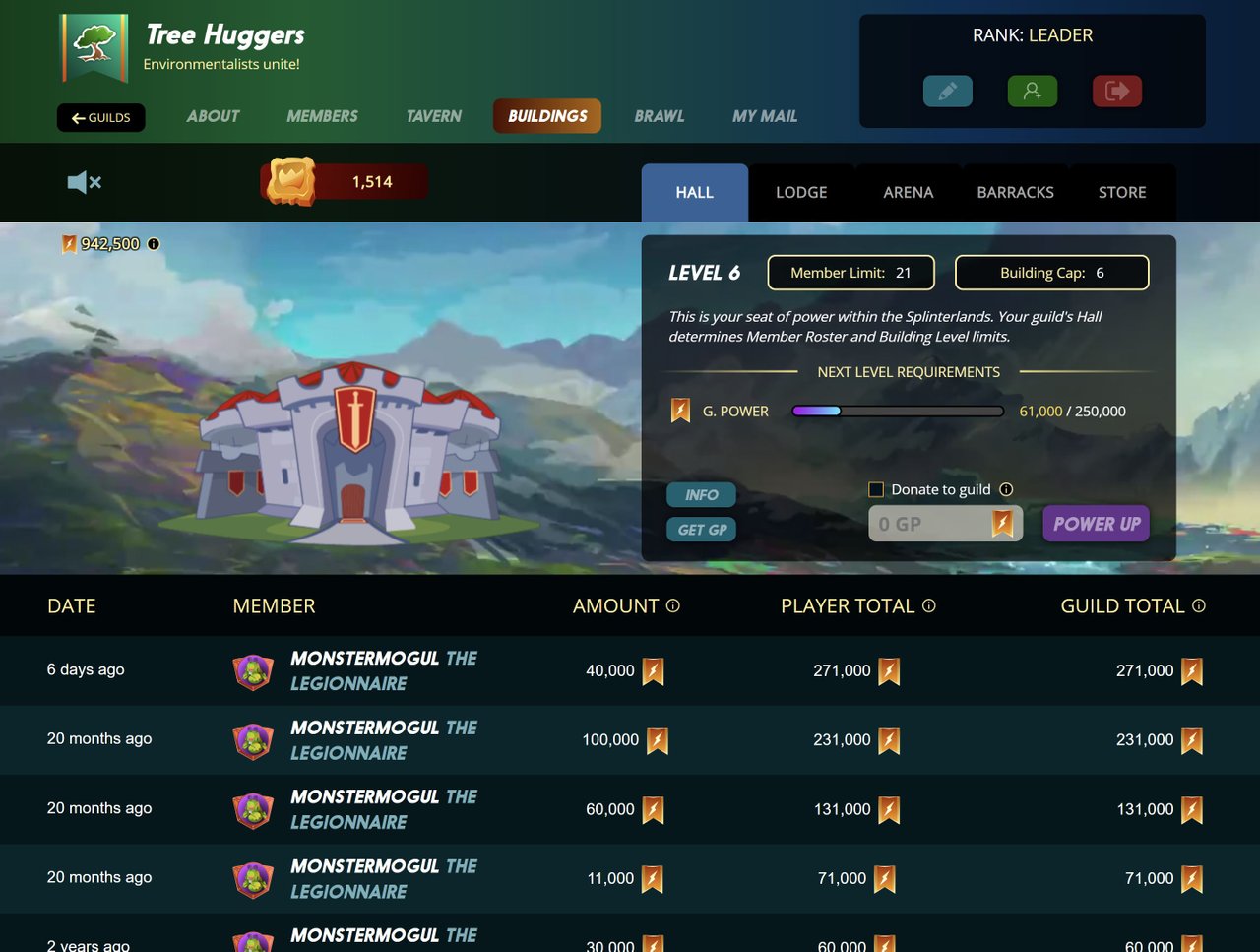
Task: Open My Mail
Action: (765, 116)
